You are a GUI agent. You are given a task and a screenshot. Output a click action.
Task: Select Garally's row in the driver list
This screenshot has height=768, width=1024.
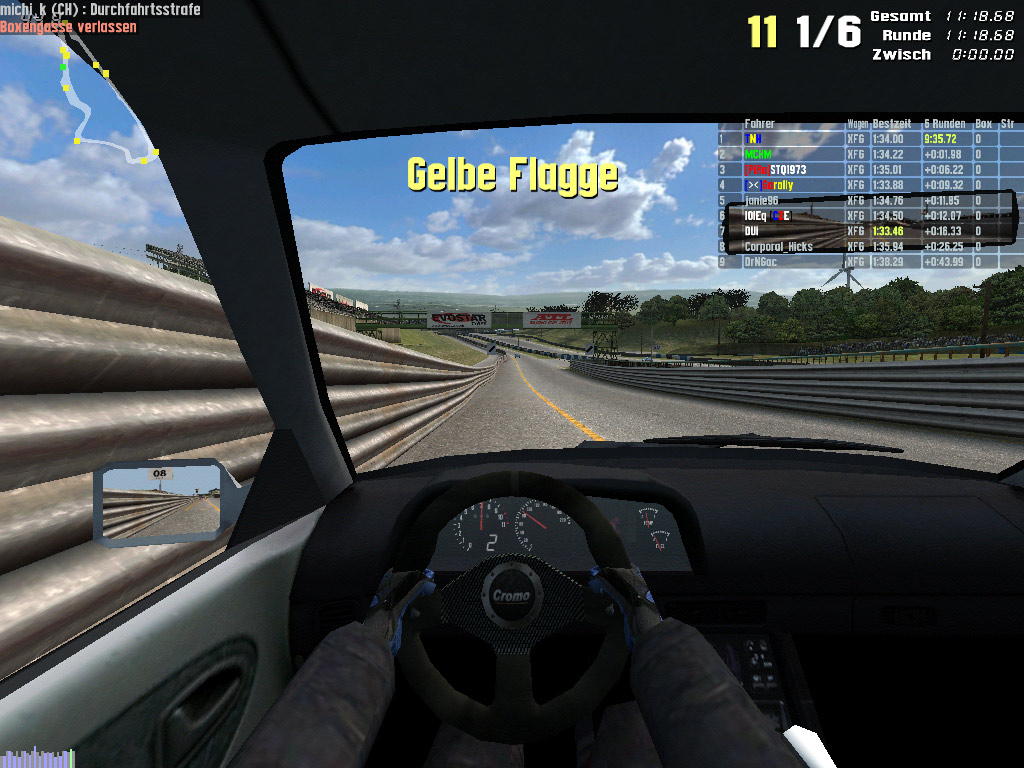[x=770, y=185]
